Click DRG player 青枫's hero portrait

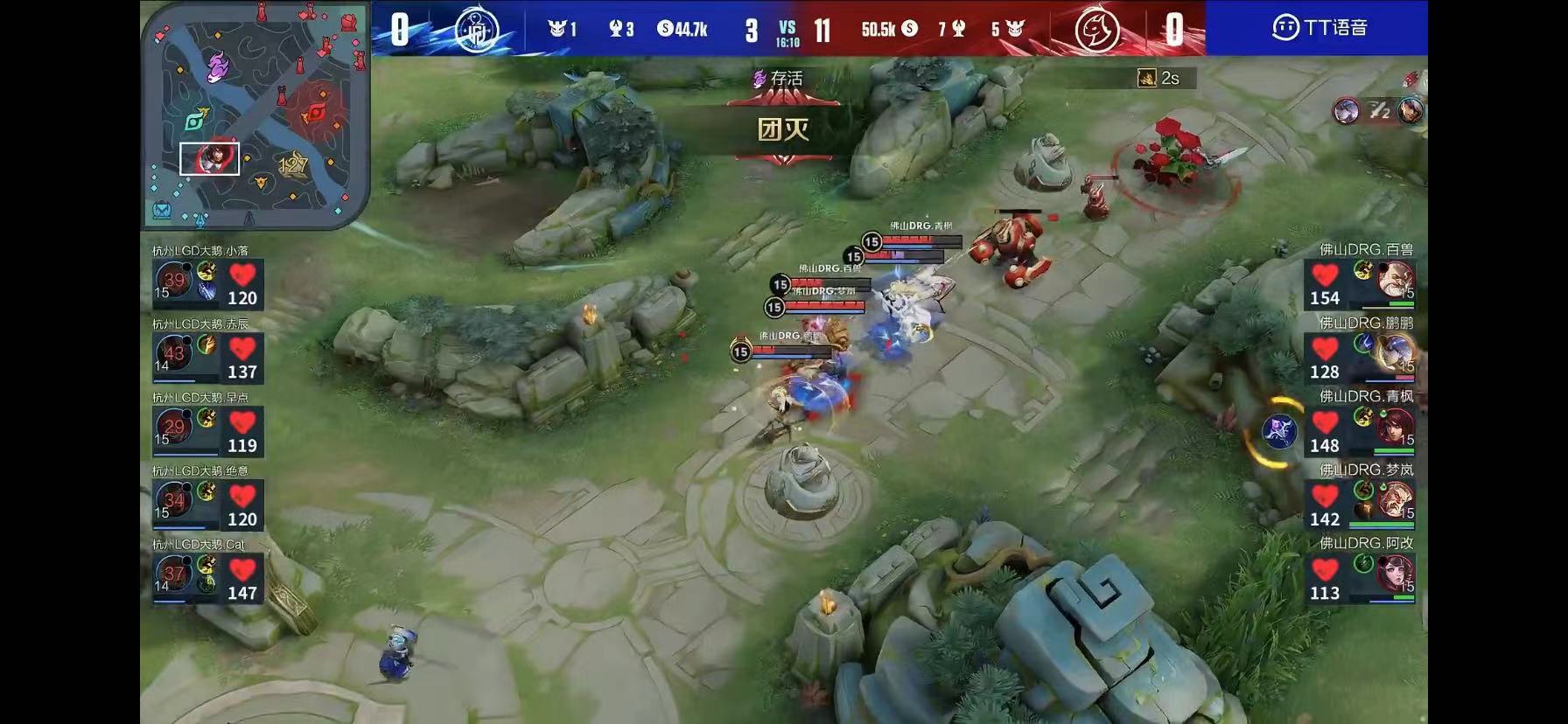pyautogui.click(x=1395, y=427)
